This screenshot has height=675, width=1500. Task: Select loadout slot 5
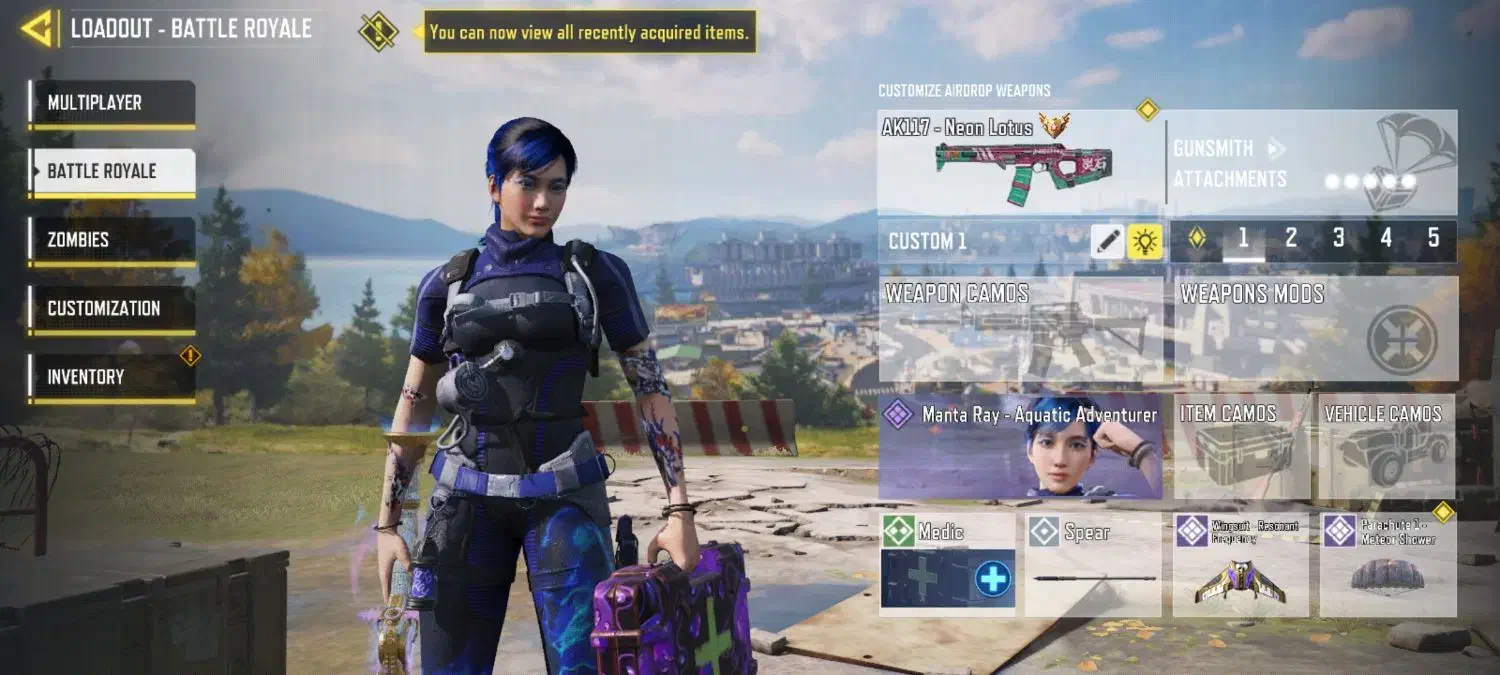click(x=1433, y=238)
